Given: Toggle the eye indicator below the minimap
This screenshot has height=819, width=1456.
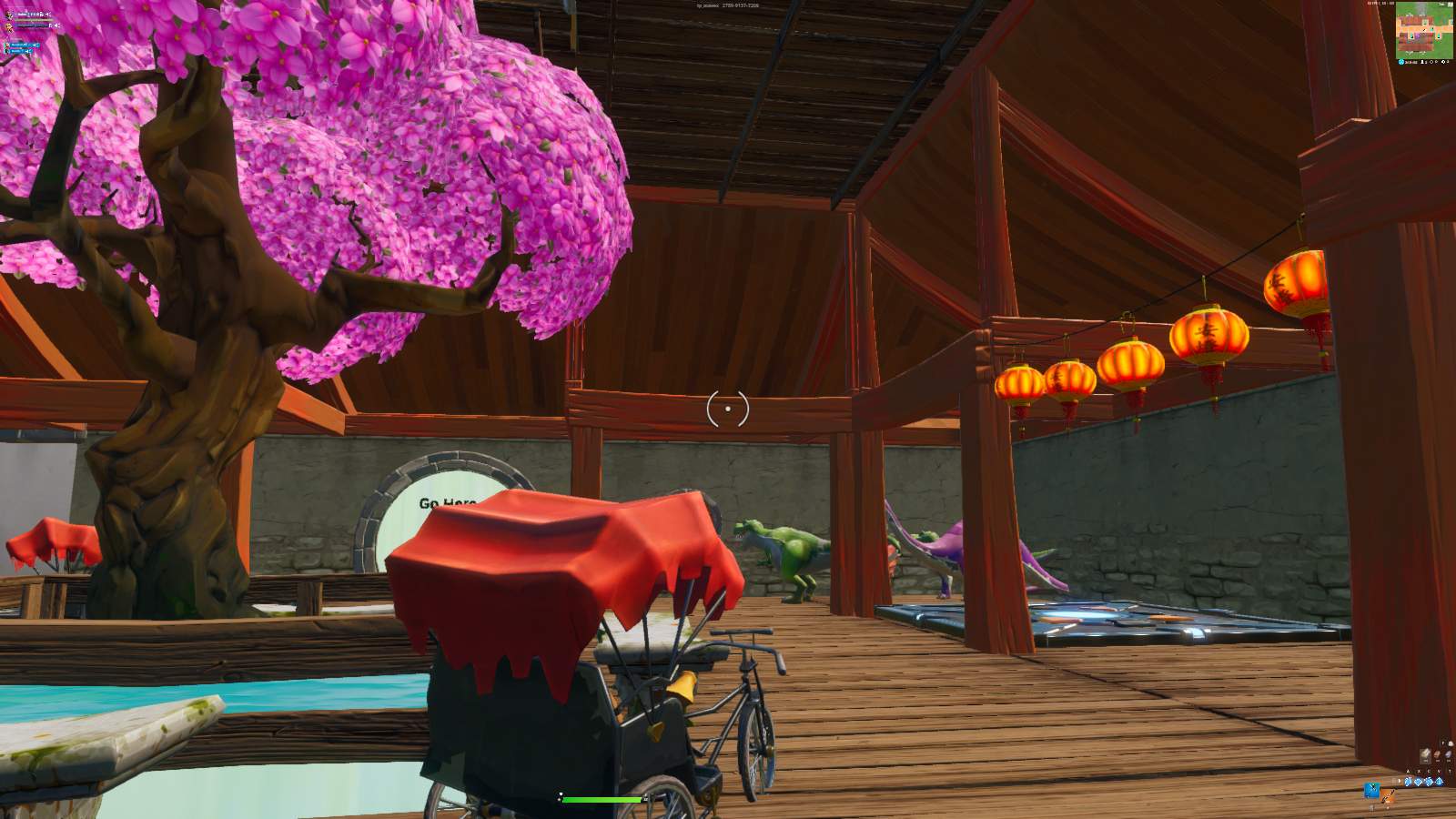Looking at the screenshot, I should (x=1431, y=62).
